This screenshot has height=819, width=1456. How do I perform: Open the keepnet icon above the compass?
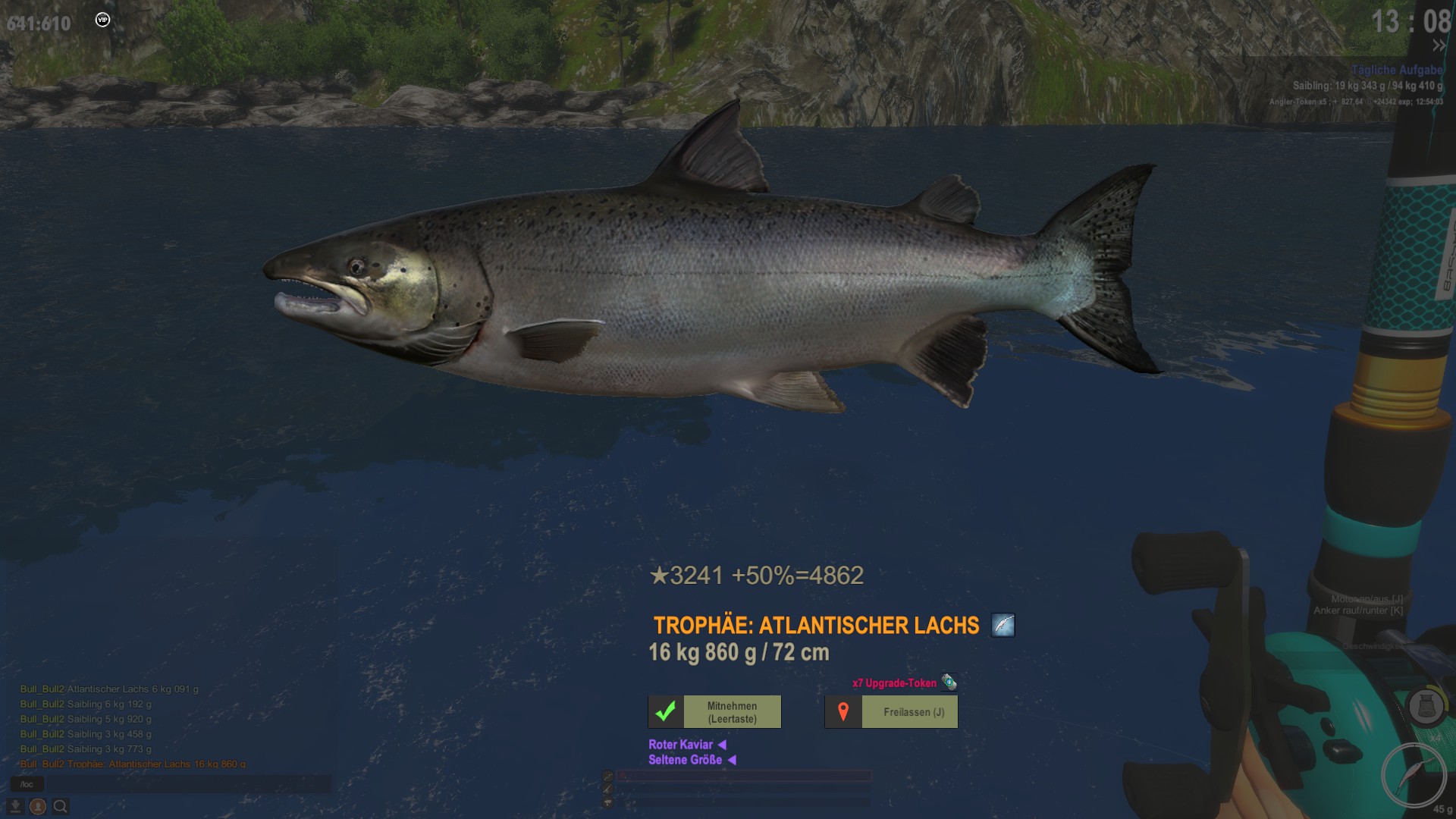coord(1425,708)
